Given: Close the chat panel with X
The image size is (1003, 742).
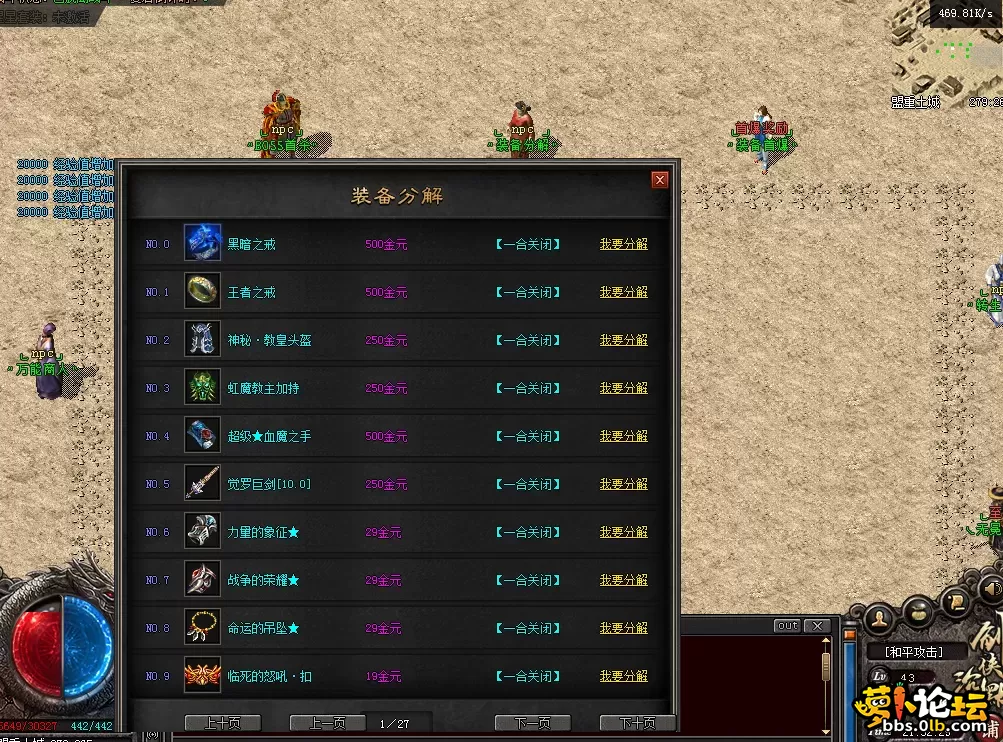Looking at the screenshot, I should tap(818, 626).
